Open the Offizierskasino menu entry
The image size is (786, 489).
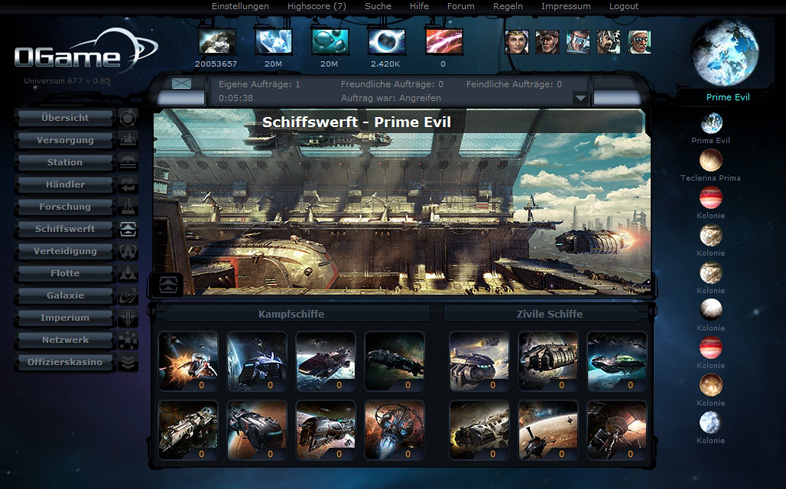[66, 362]
